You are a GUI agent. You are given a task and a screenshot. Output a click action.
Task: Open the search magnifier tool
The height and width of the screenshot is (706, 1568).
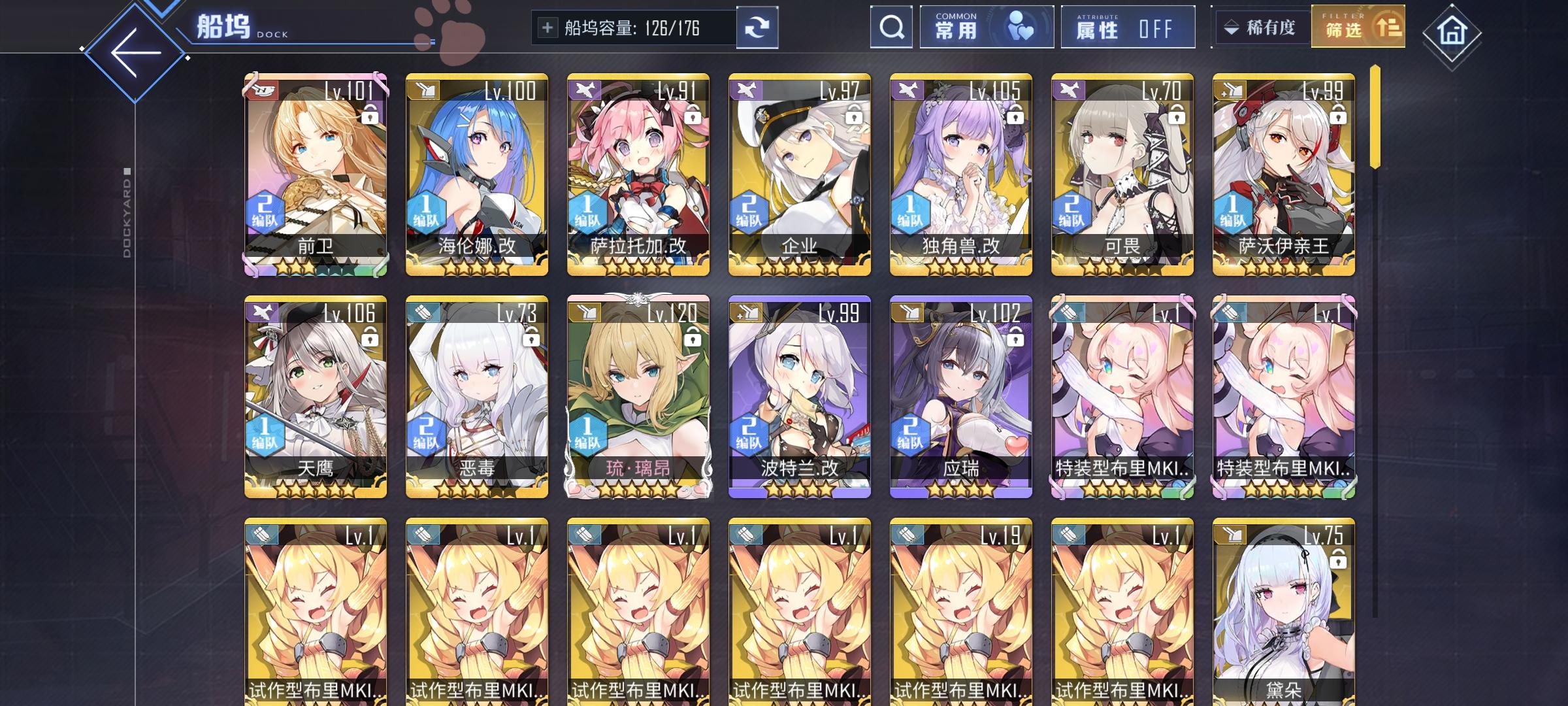click(x=890, y=27)
